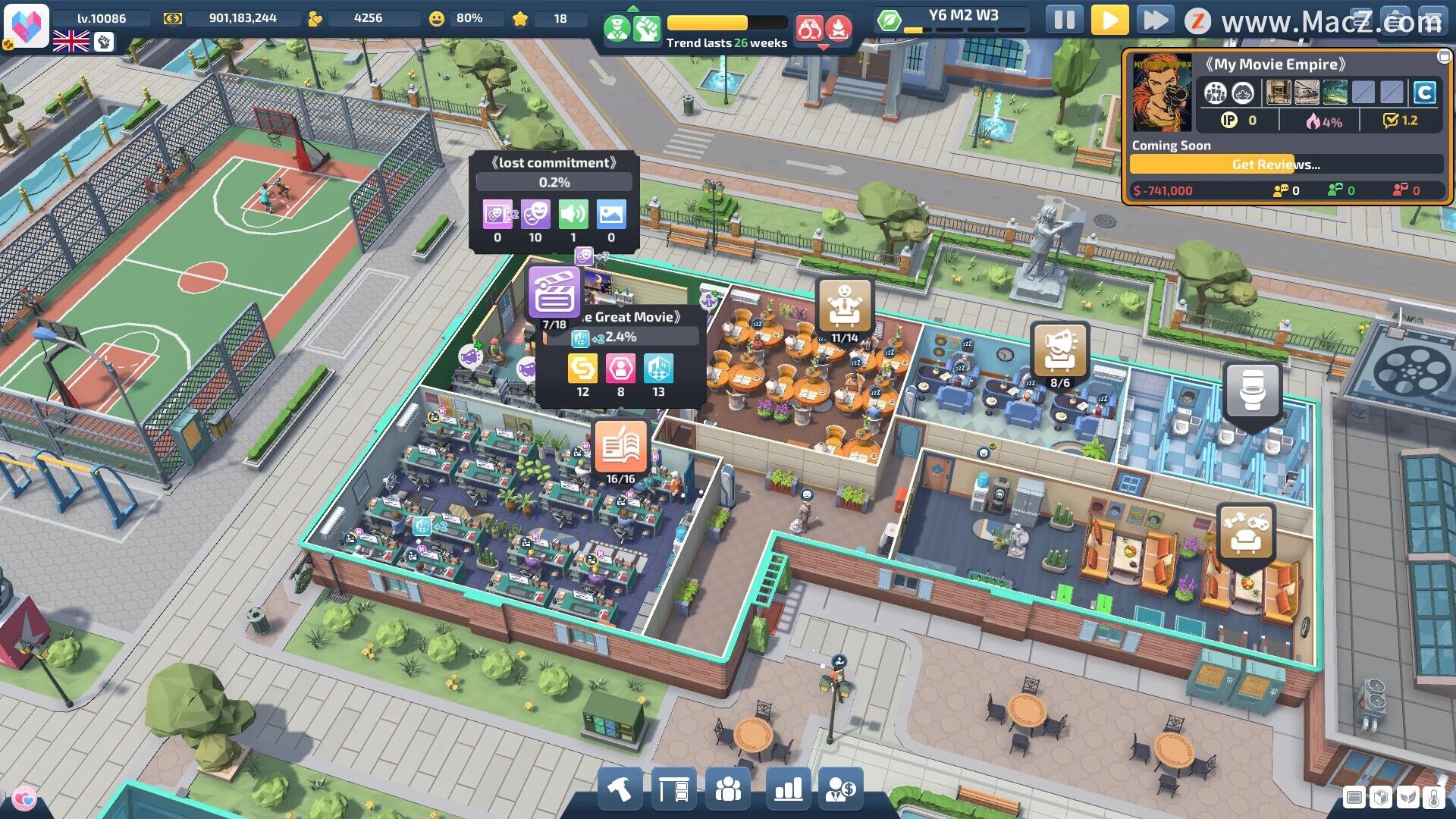
Task: Open the studio logo in top-left corner
Action: pyautogui.click(x=27, y=24)
